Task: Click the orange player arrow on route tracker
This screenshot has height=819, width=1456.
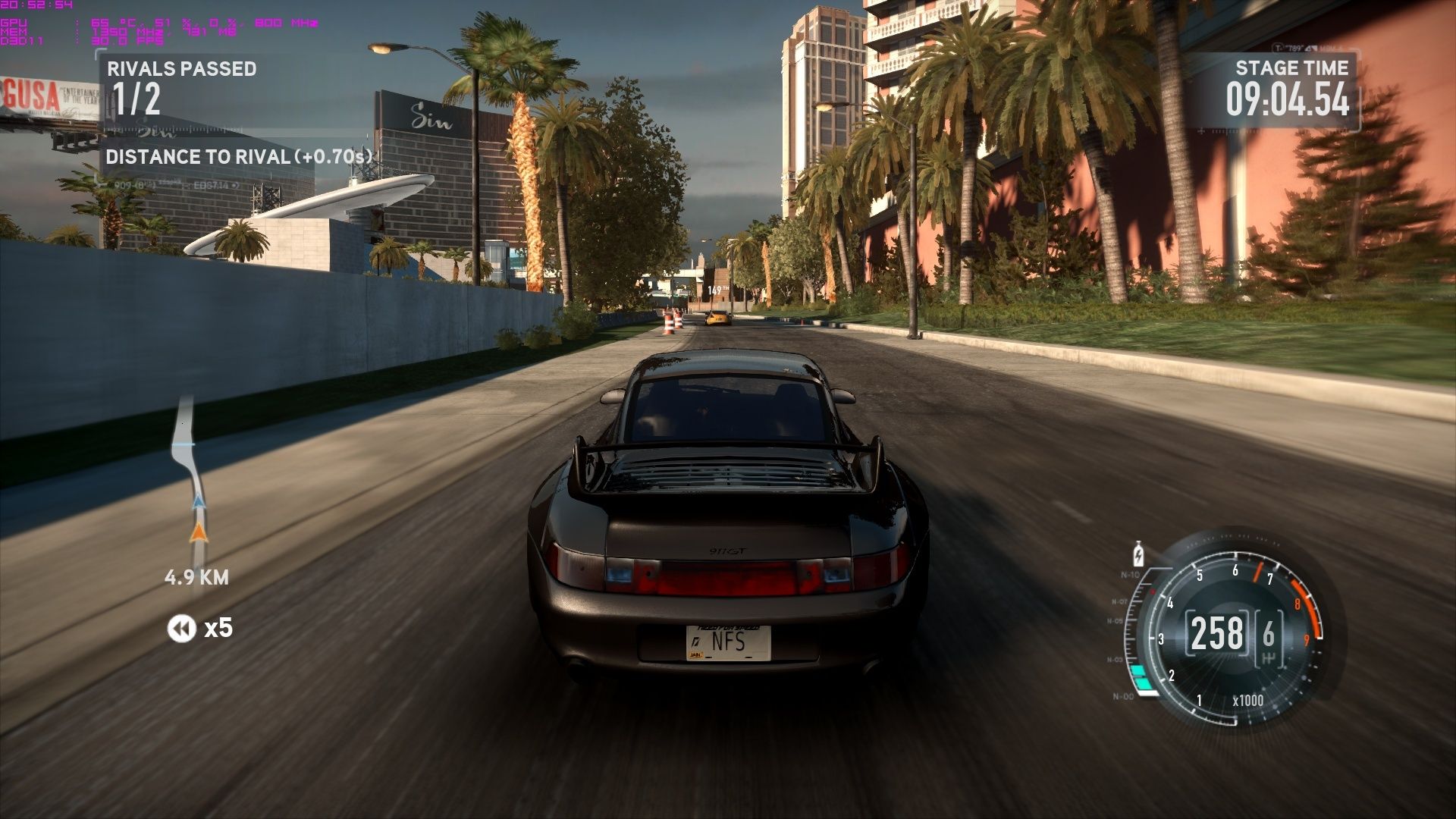Action: coord(198,532)
